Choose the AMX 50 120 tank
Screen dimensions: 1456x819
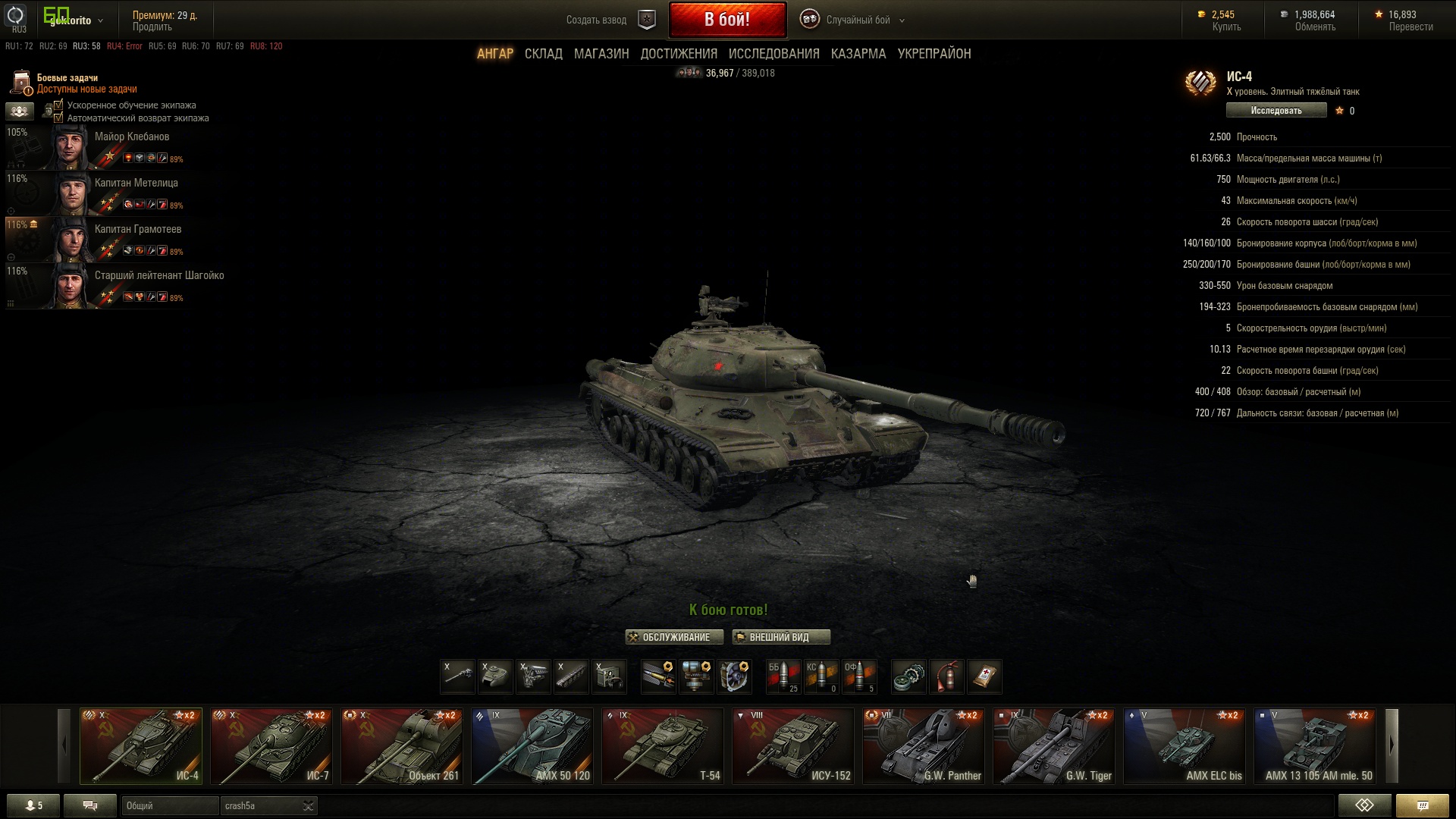click(532, 746)
